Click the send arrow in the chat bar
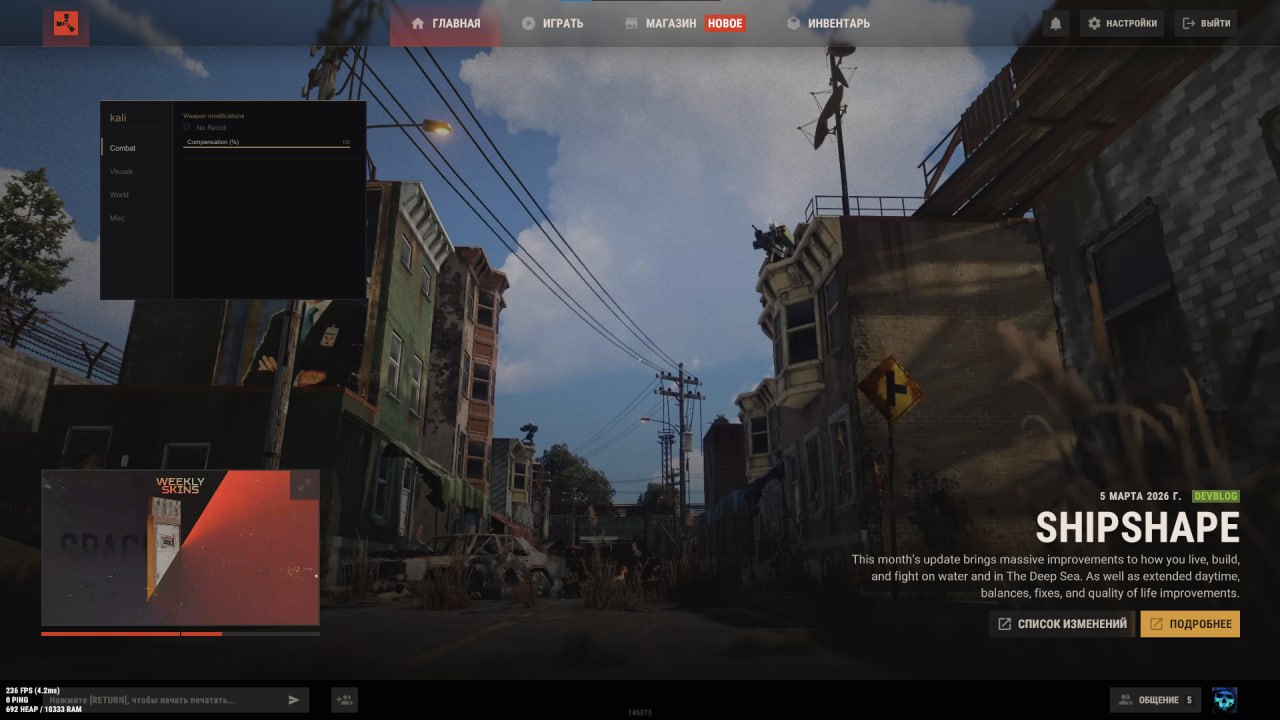The height and width of the screenshot is (720, 1280). [293, 699]
